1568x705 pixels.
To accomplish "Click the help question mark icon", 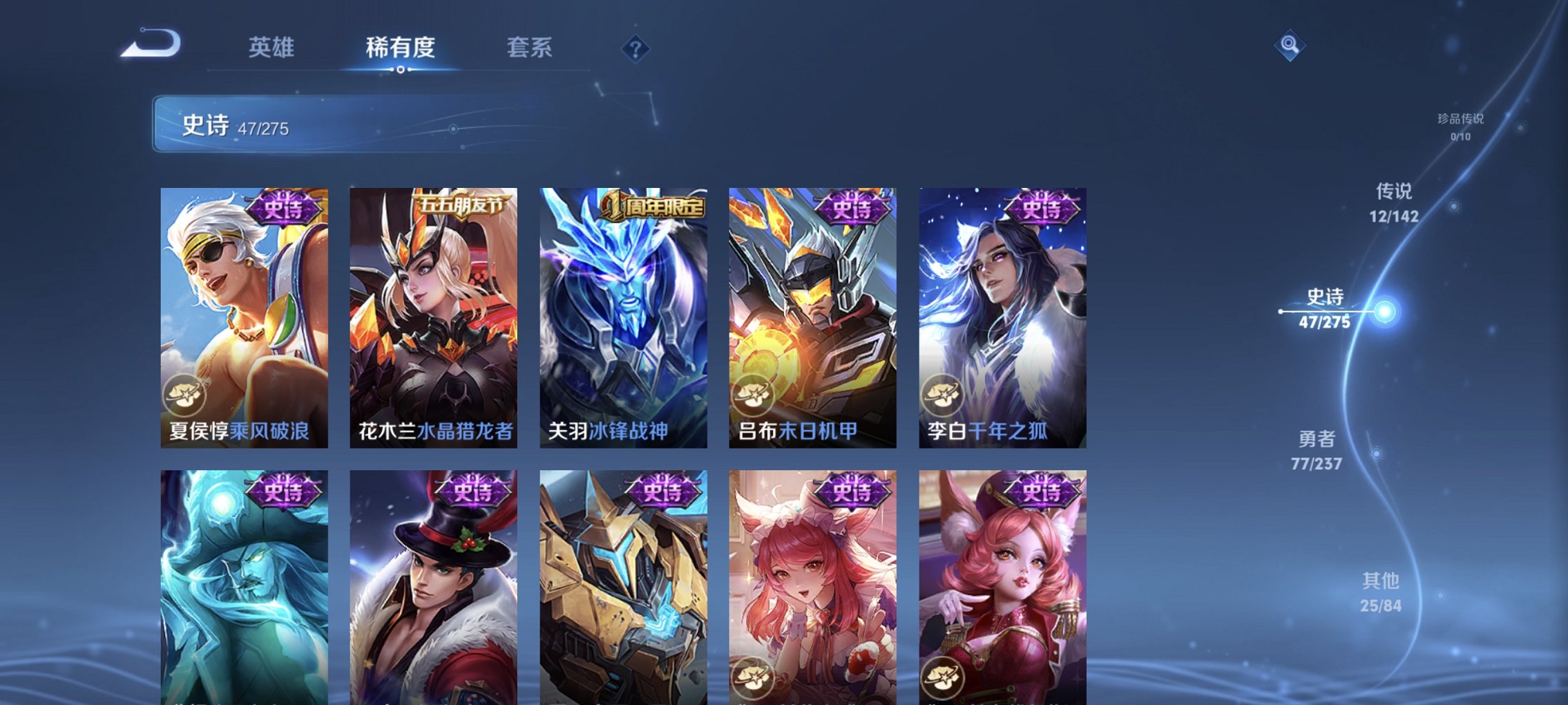I will 635,48.
